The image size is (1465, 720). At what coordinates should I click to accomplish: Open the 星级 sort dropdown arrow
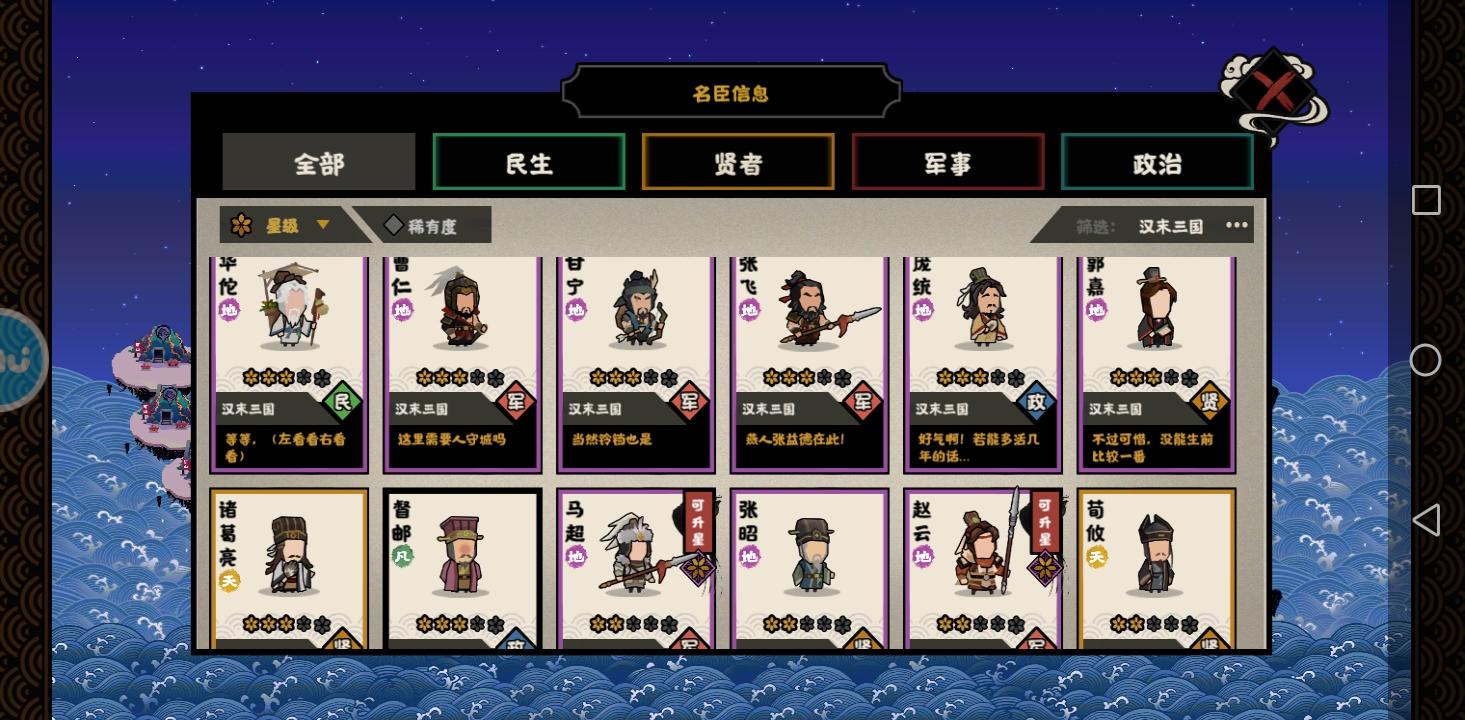[x=322, y=224]
